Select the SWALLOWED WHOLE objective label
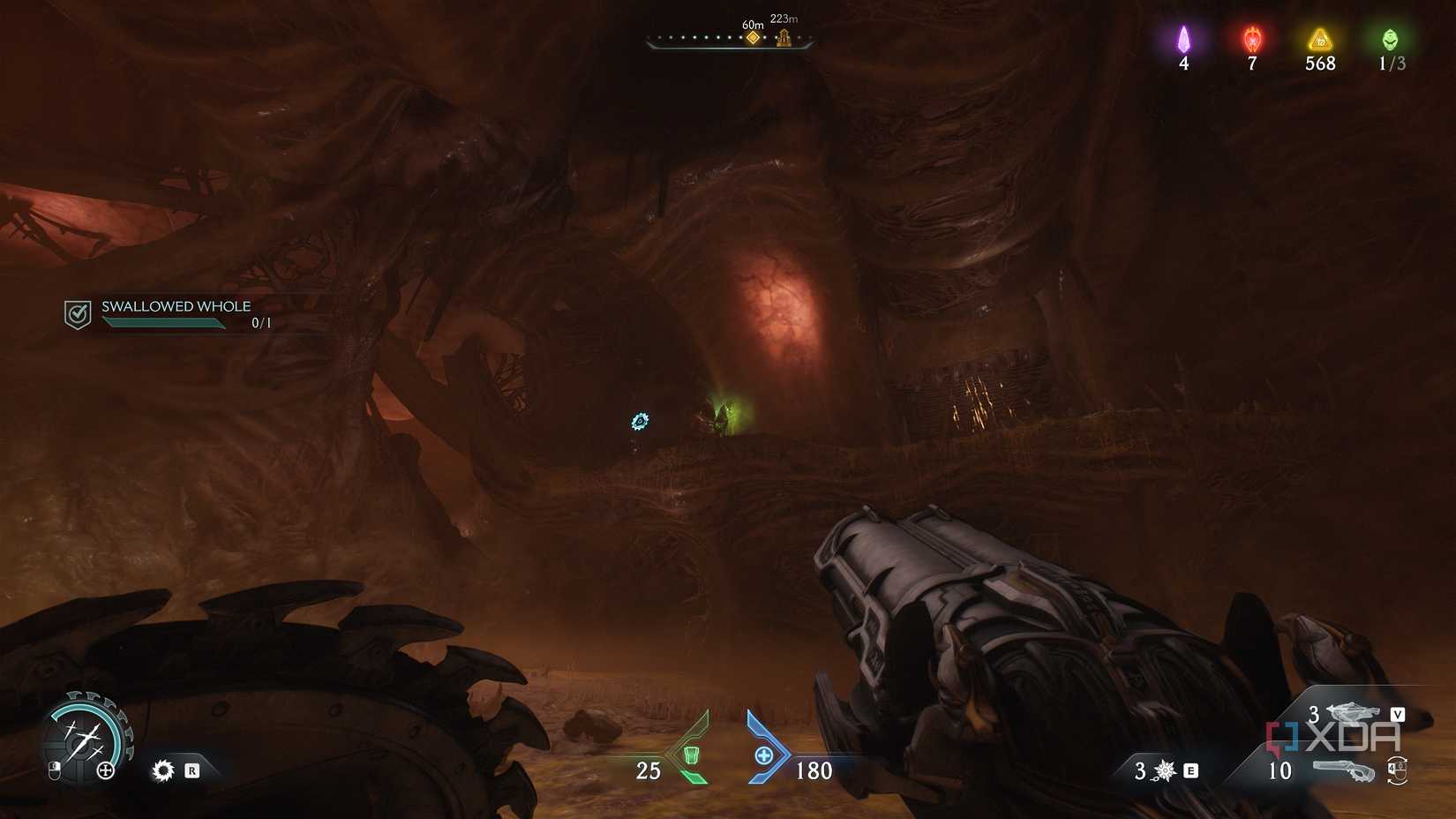 click(176, 306)
